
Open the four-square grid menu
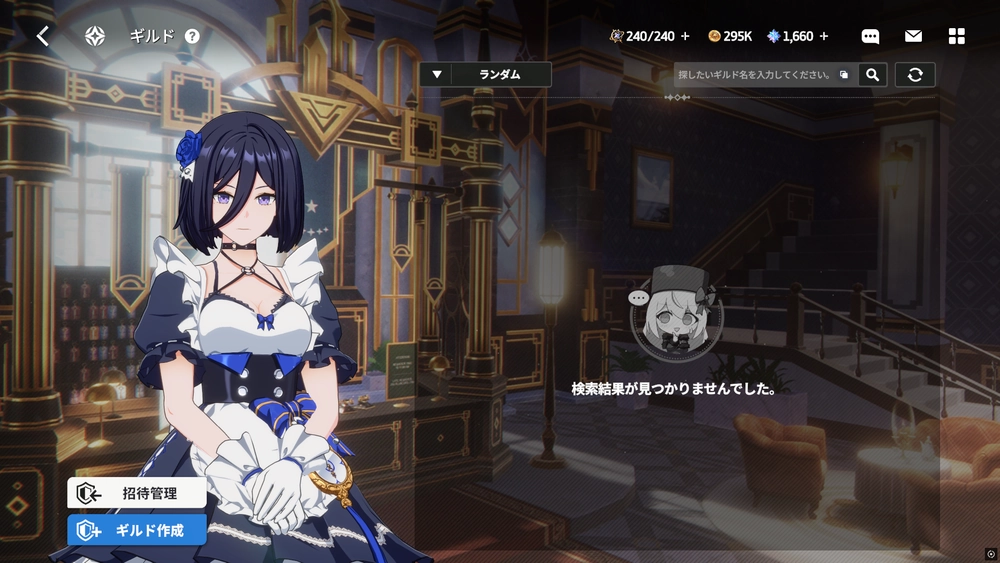(956, 36)
